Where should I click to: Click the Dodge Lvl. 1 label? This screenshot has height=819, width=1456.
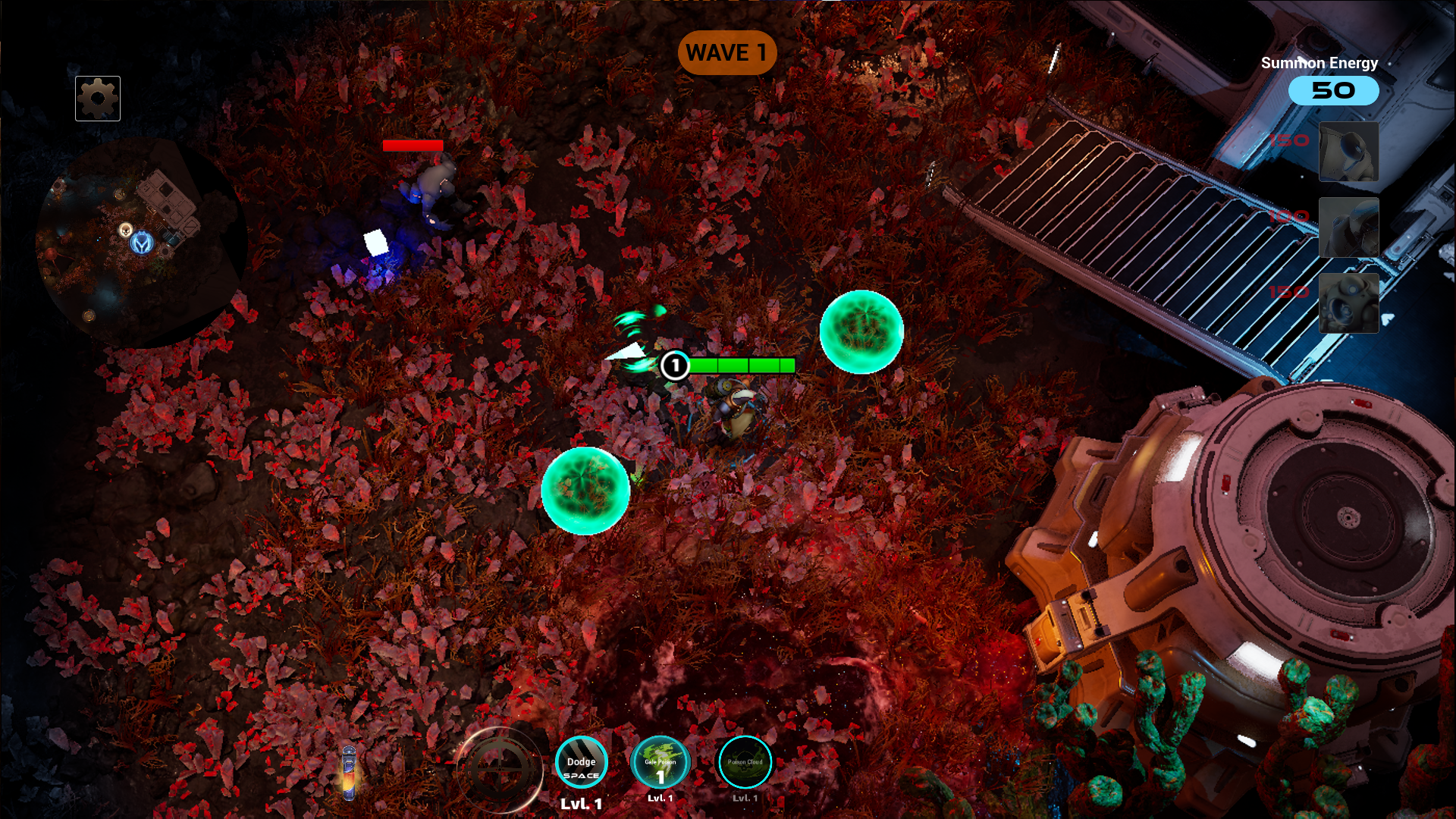[x=581, y=802]
